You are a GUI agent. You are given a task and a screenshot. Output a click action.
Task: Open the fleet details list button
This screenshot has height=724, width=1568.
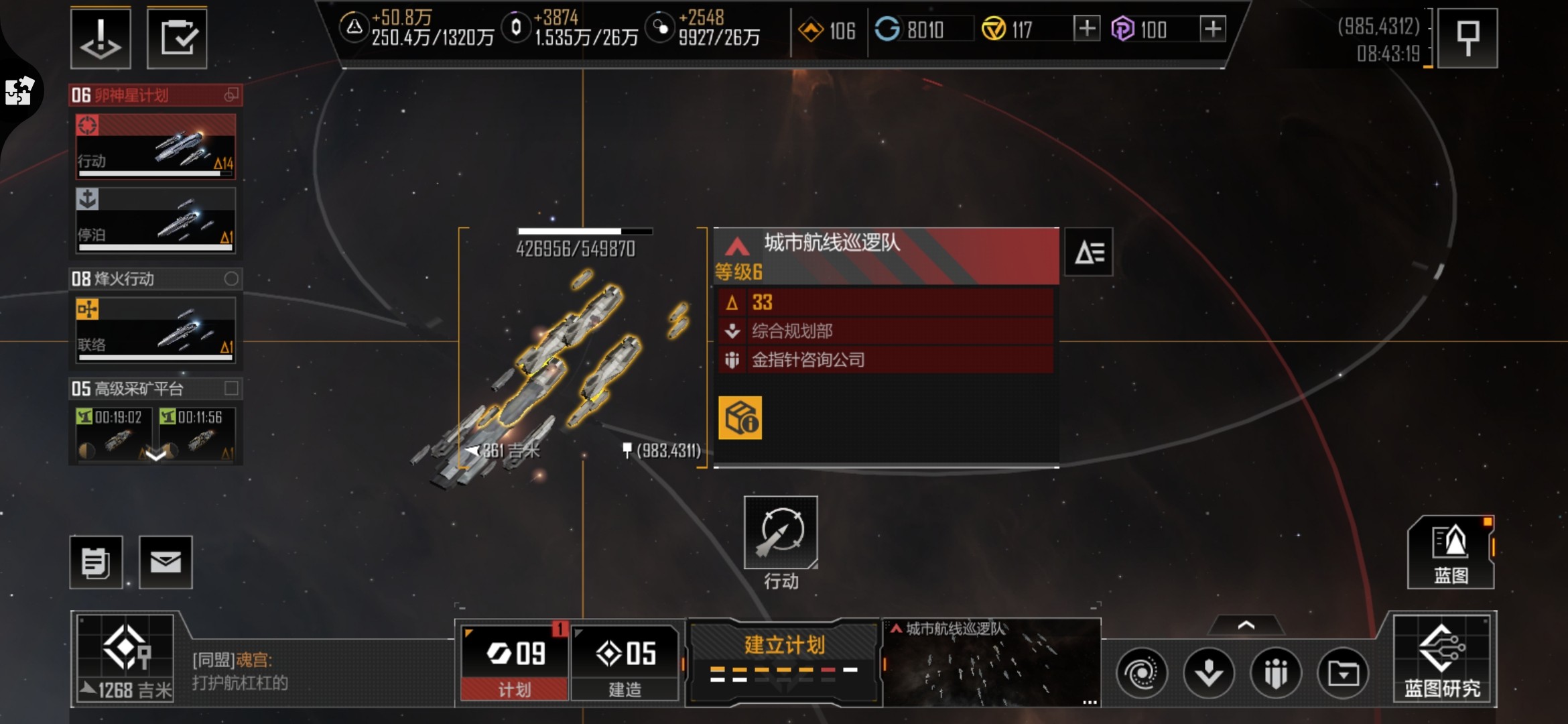click(1089, 253)
